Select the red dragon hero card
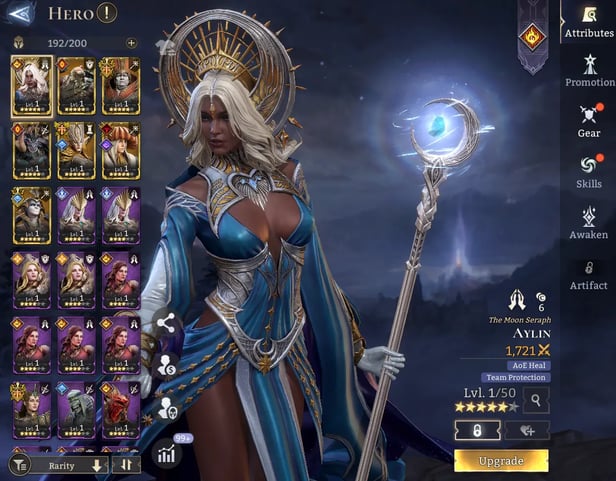Screen dimensions: 616x481 [x=120, y=410]
